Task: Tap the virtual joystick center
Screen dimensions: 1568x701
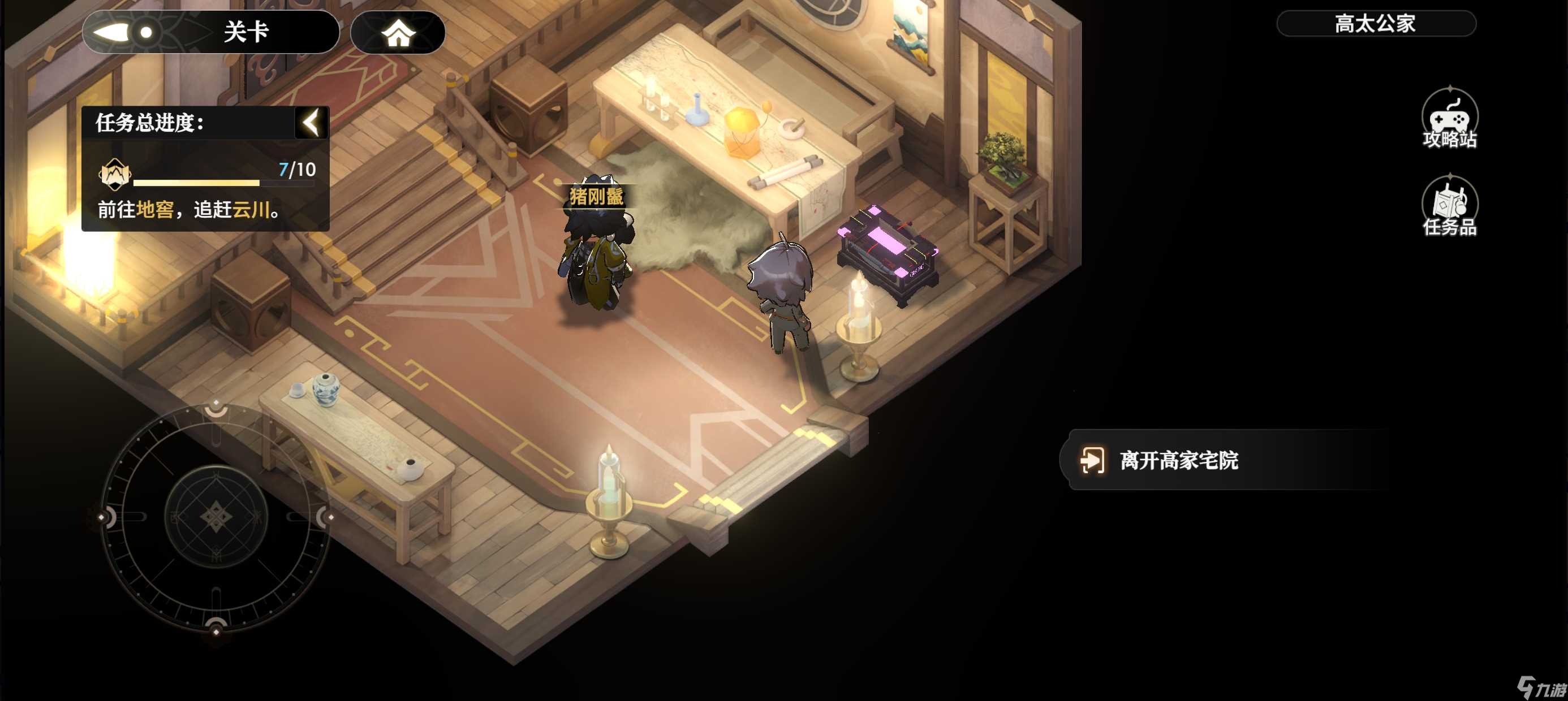Action: [x=216, y=517]
